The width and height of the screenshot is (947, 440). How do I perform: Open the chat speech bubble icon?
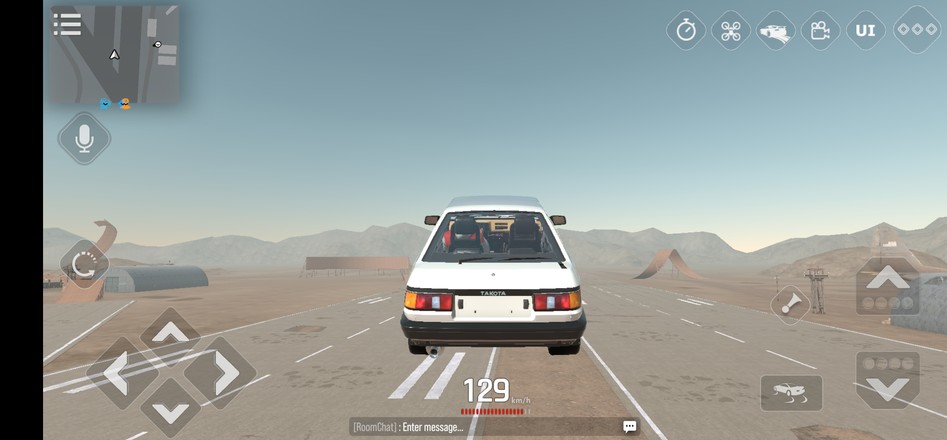[629, 427]
